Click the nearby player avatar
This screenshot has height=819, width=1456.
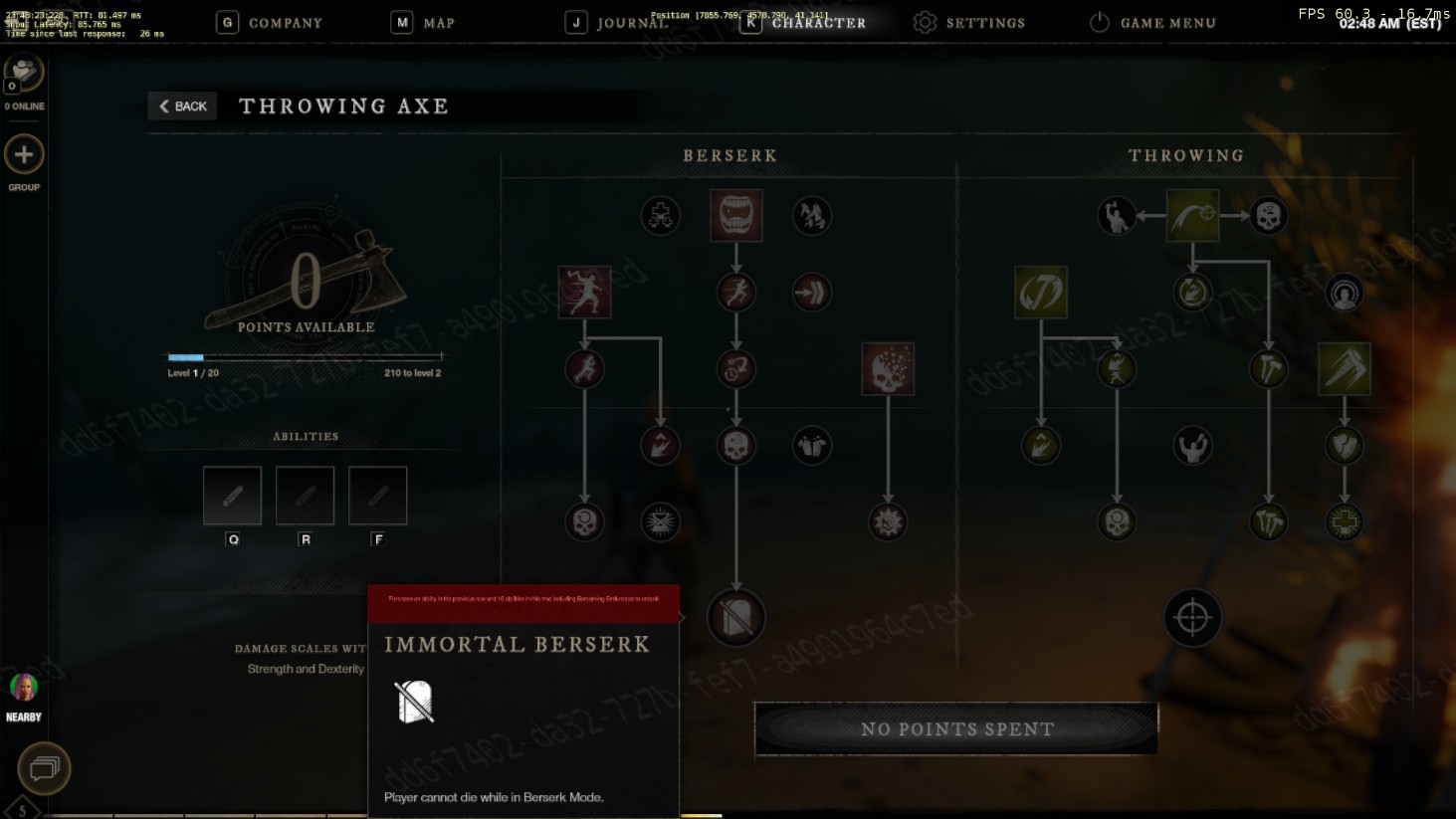click(24, 687)
